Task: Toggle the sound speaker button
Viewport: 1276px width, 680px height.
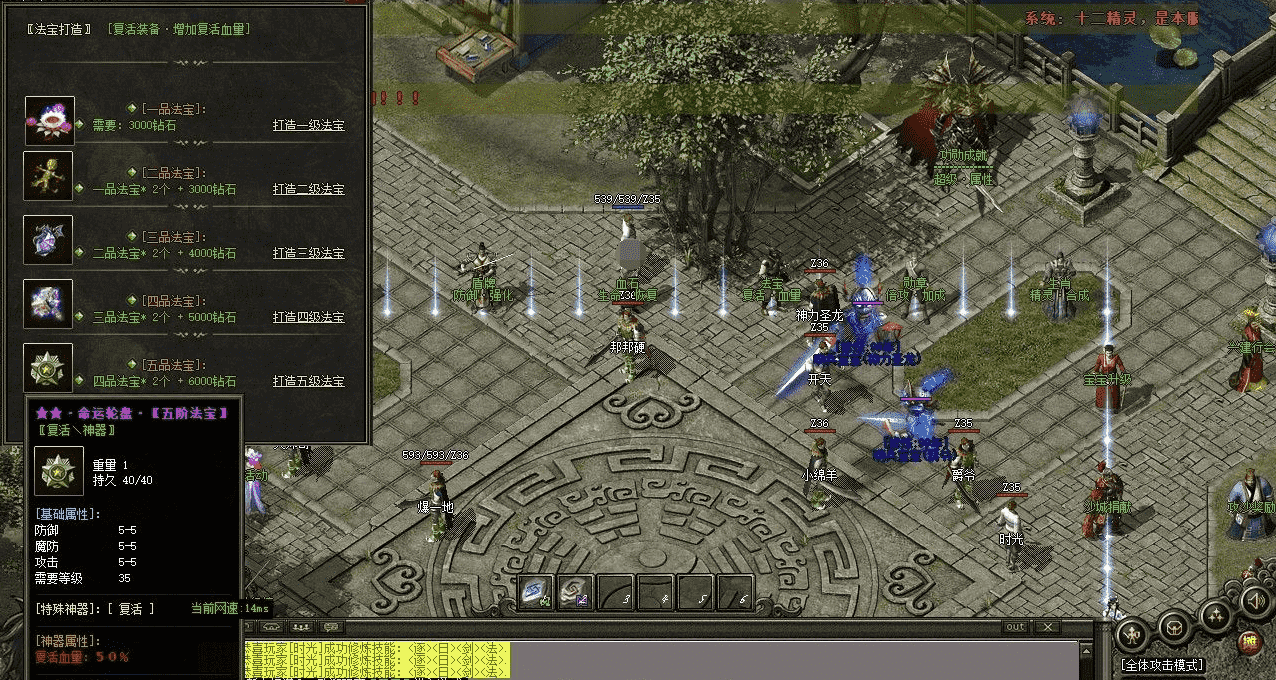Action: point(1254,600)
